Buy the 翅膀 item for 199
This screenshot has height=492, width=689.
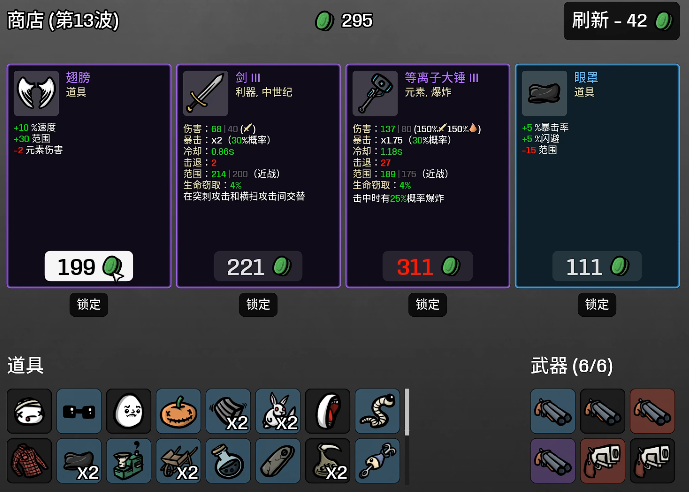tap(88, 267)
